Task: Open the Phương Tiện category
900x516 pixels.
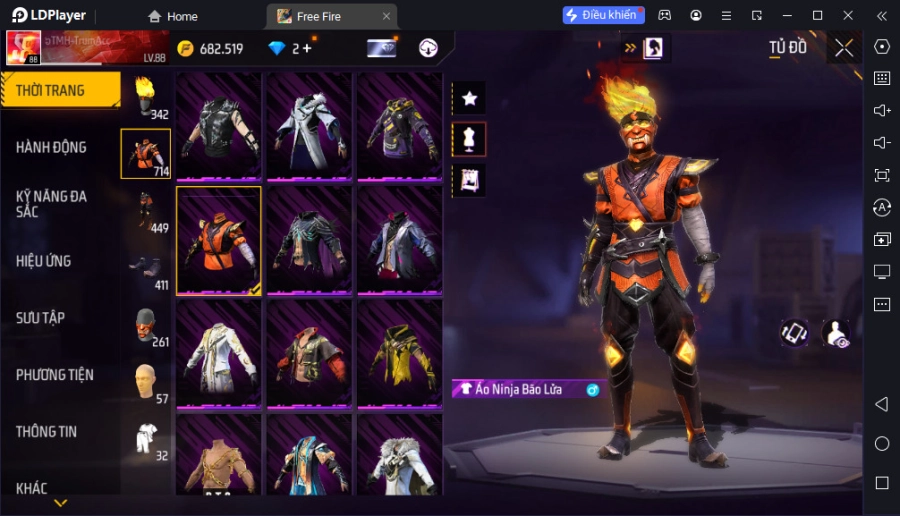Action: (x=55, y=375)
